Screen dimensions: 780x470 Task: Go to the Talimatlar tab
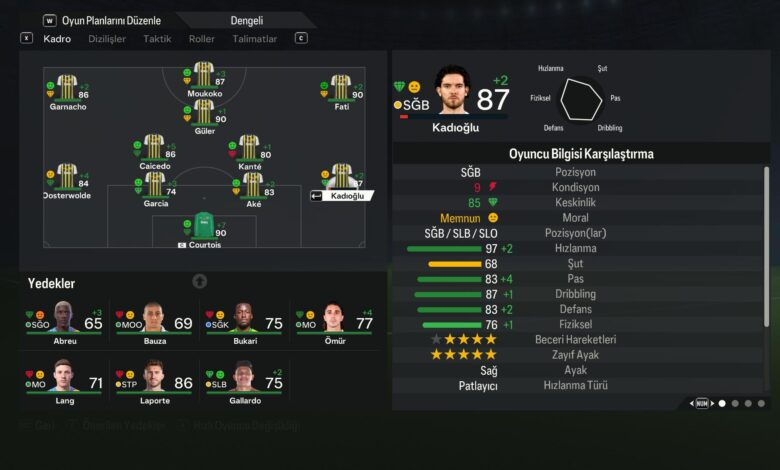(254, 39)
